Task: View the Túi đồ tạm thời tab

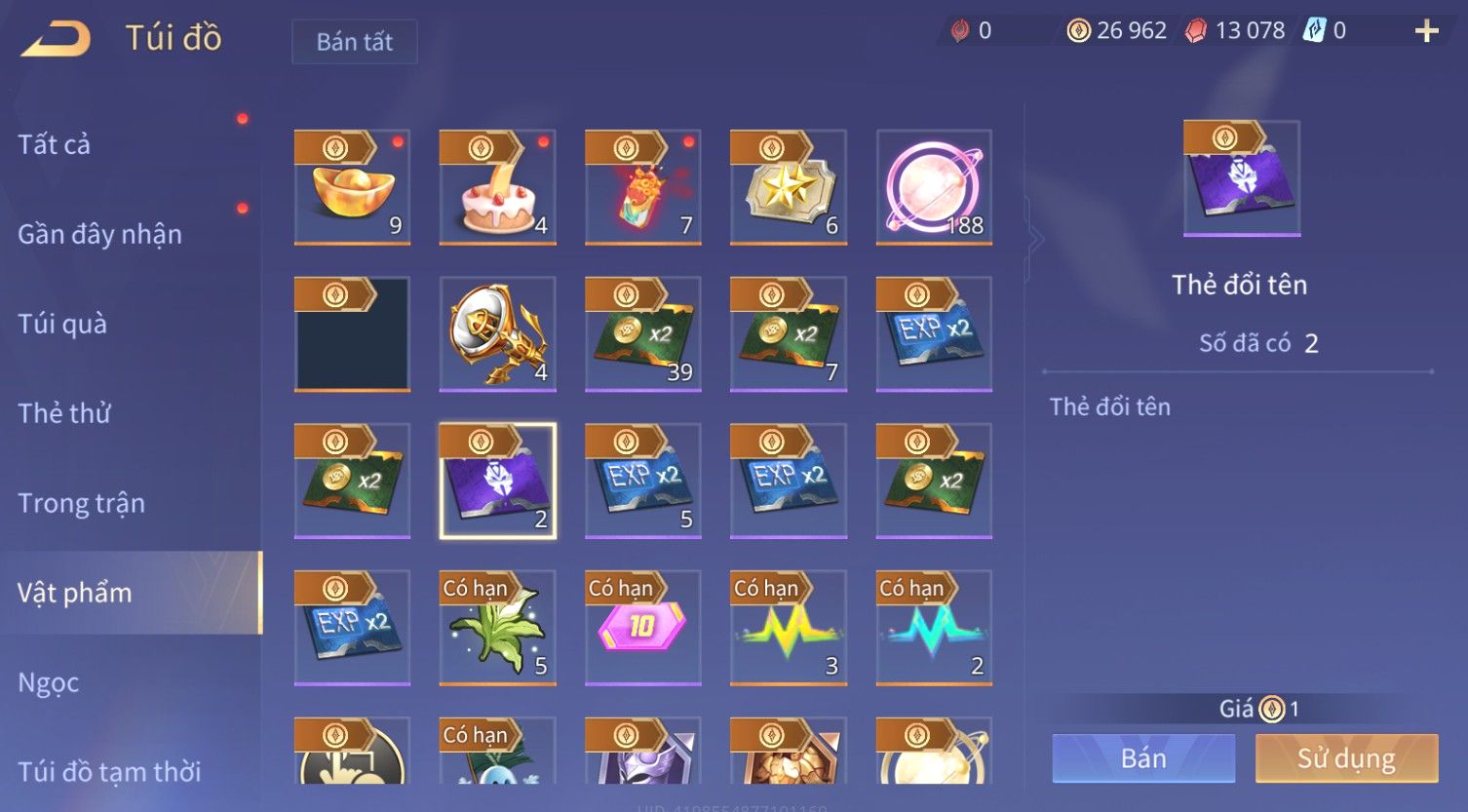Action: (x=109, y=771)
